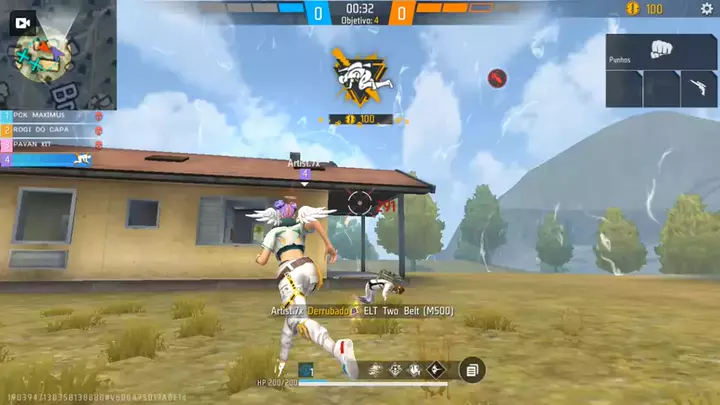Open the settings gear menu
The width and height of the screenshot is (720, 405).
click(706, 9)
